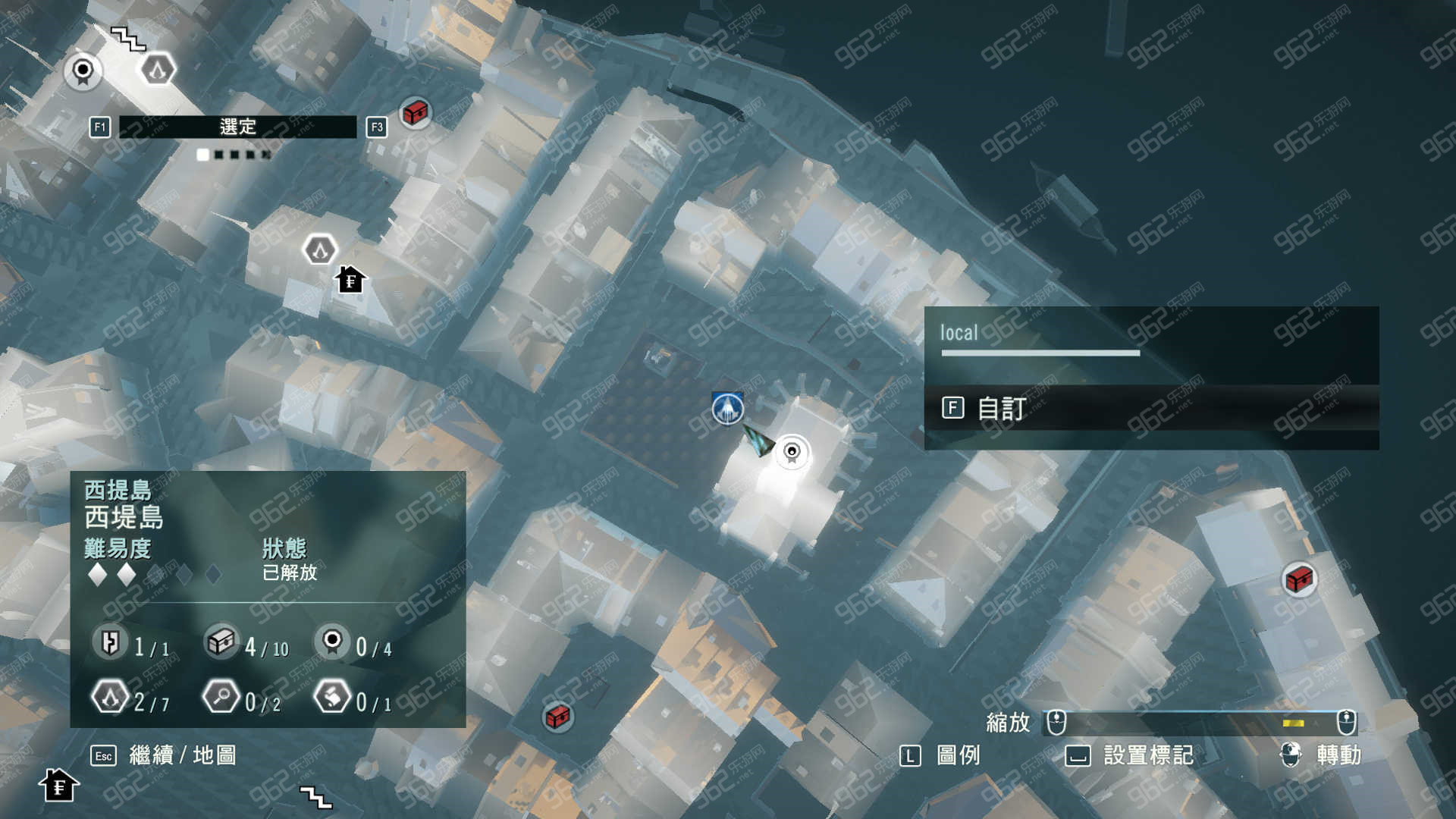The height and width of the screenshot is (819, 1456).
Task: Select the house marker below the Esc prompt
Action: pos(58,786)
